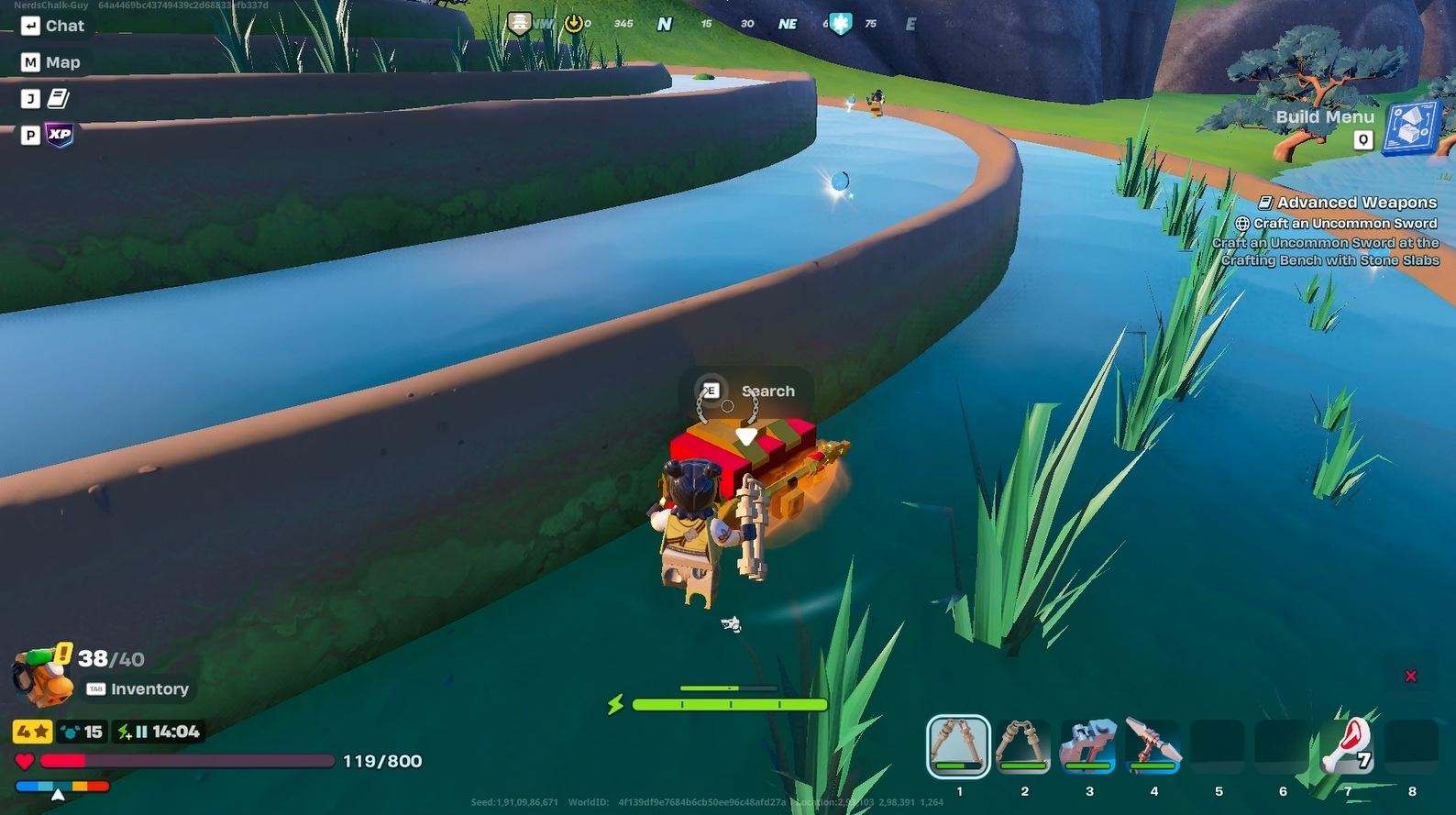
Task: Open the journal book icon
Action: [59, 98]
